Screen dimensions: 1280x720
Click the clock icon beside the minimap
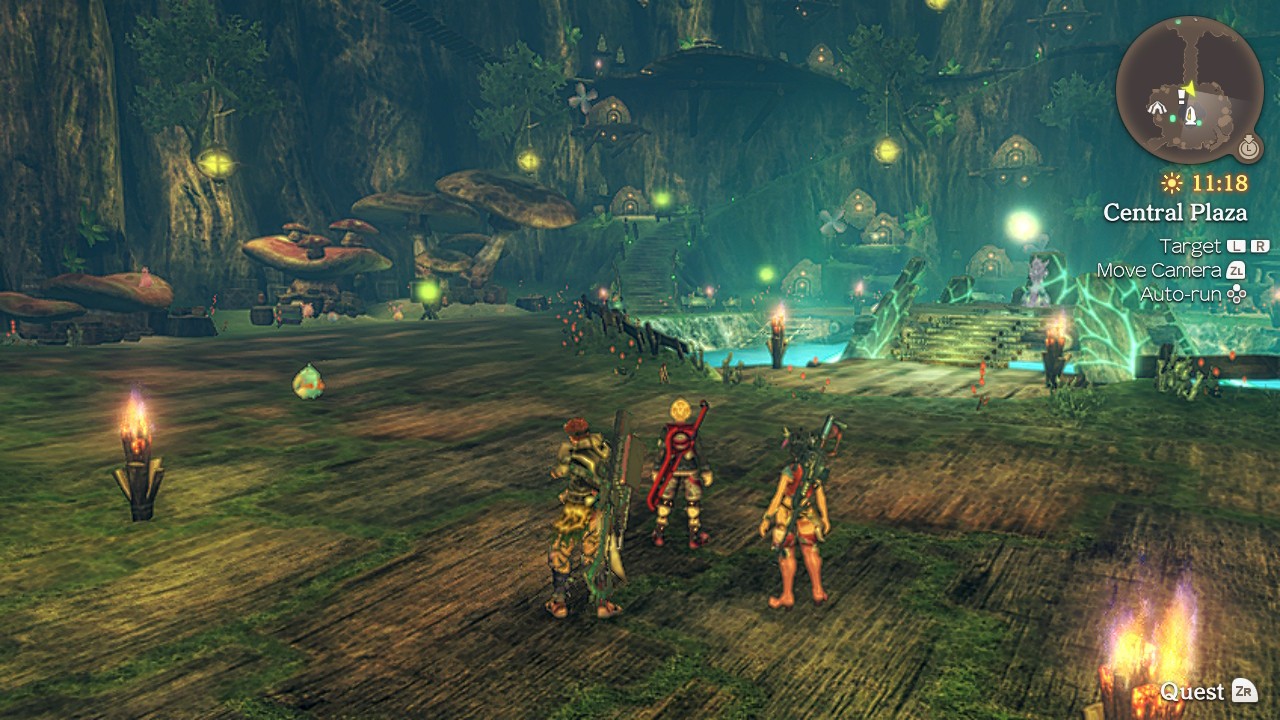1248,148
